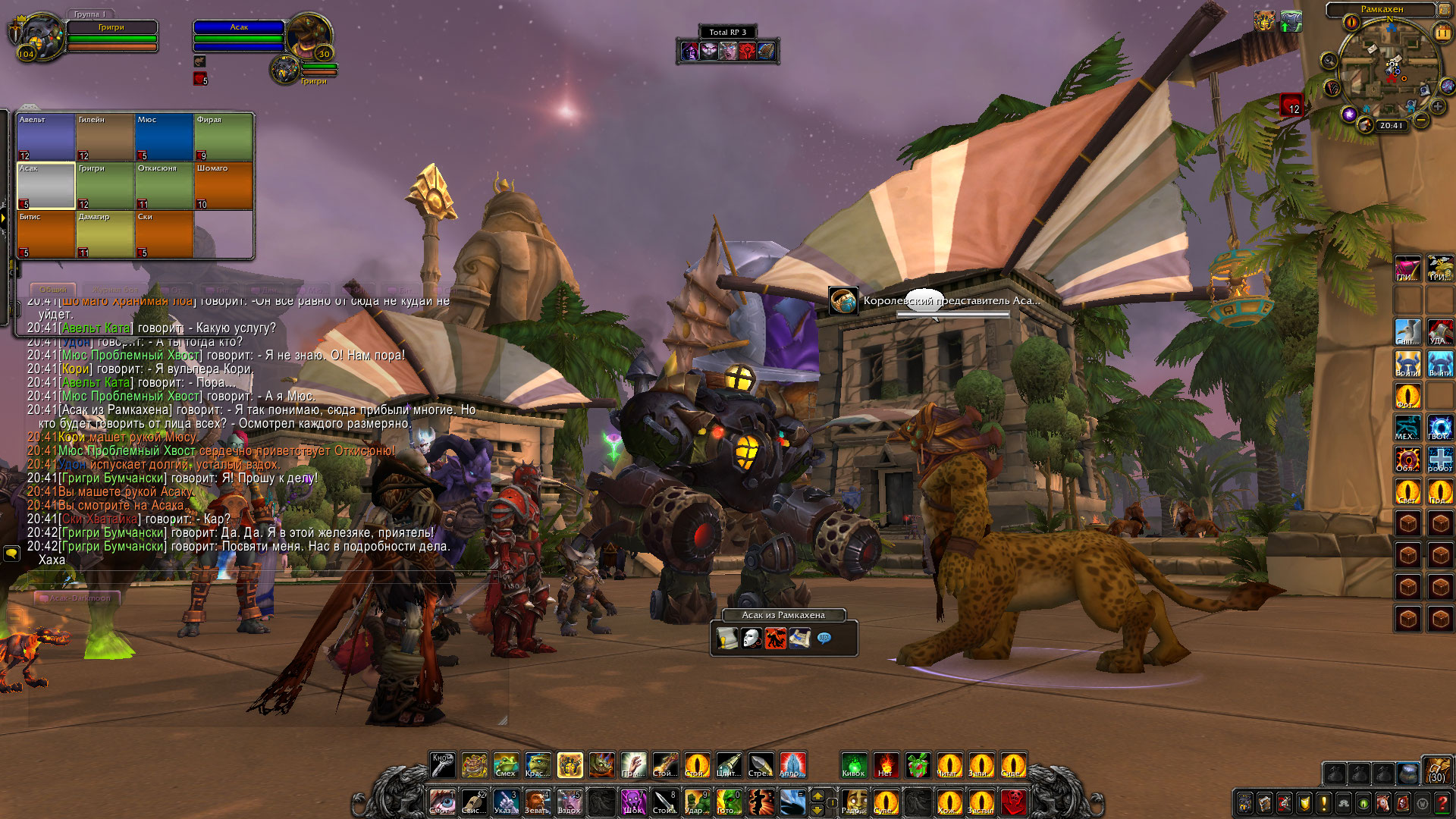
Task: Activate the Зевать emote button
Action: pyautogui.click(x=538, y=802)
